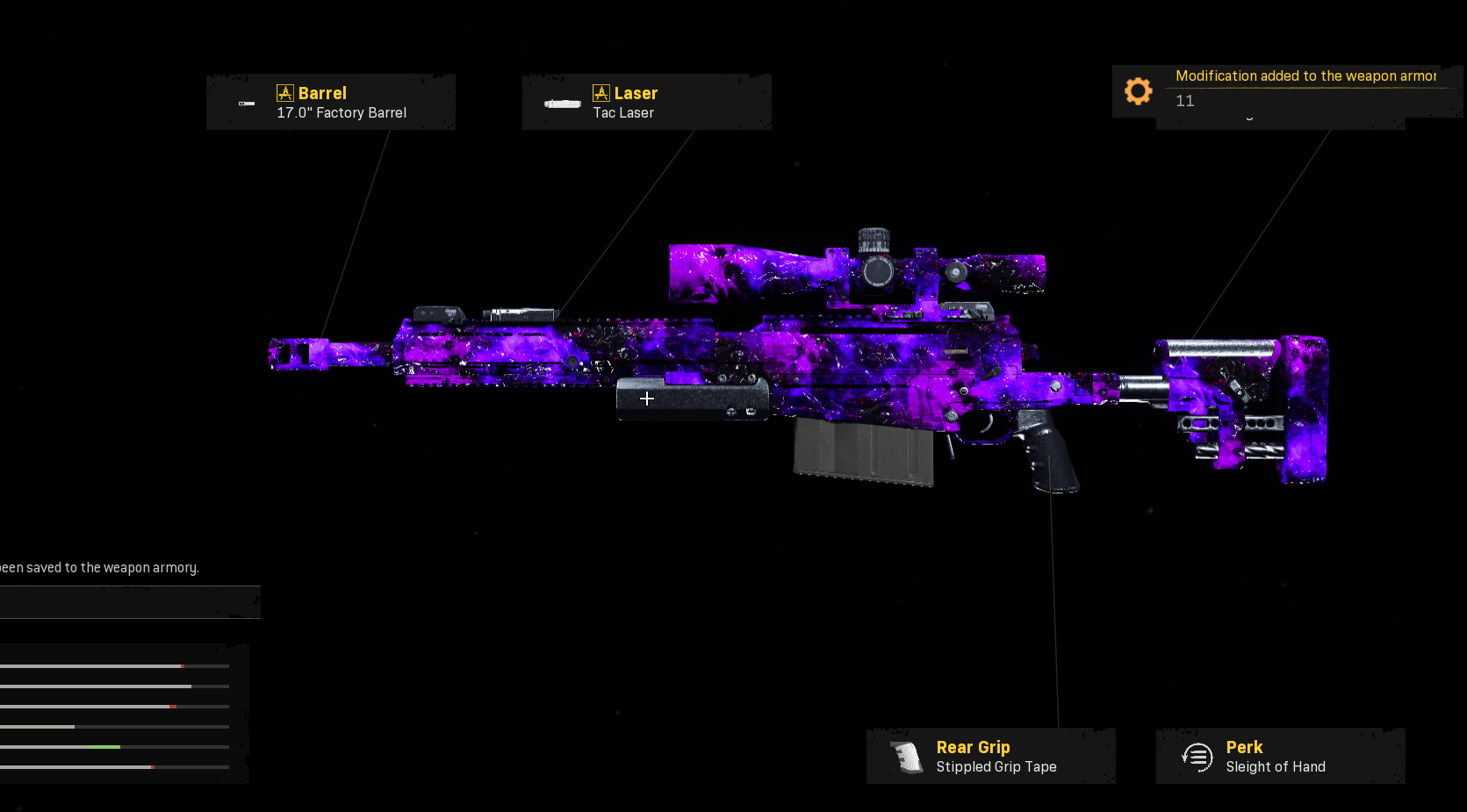Open the Laser Tac Laser slot

pyautogui.click(x=646, y=103)
